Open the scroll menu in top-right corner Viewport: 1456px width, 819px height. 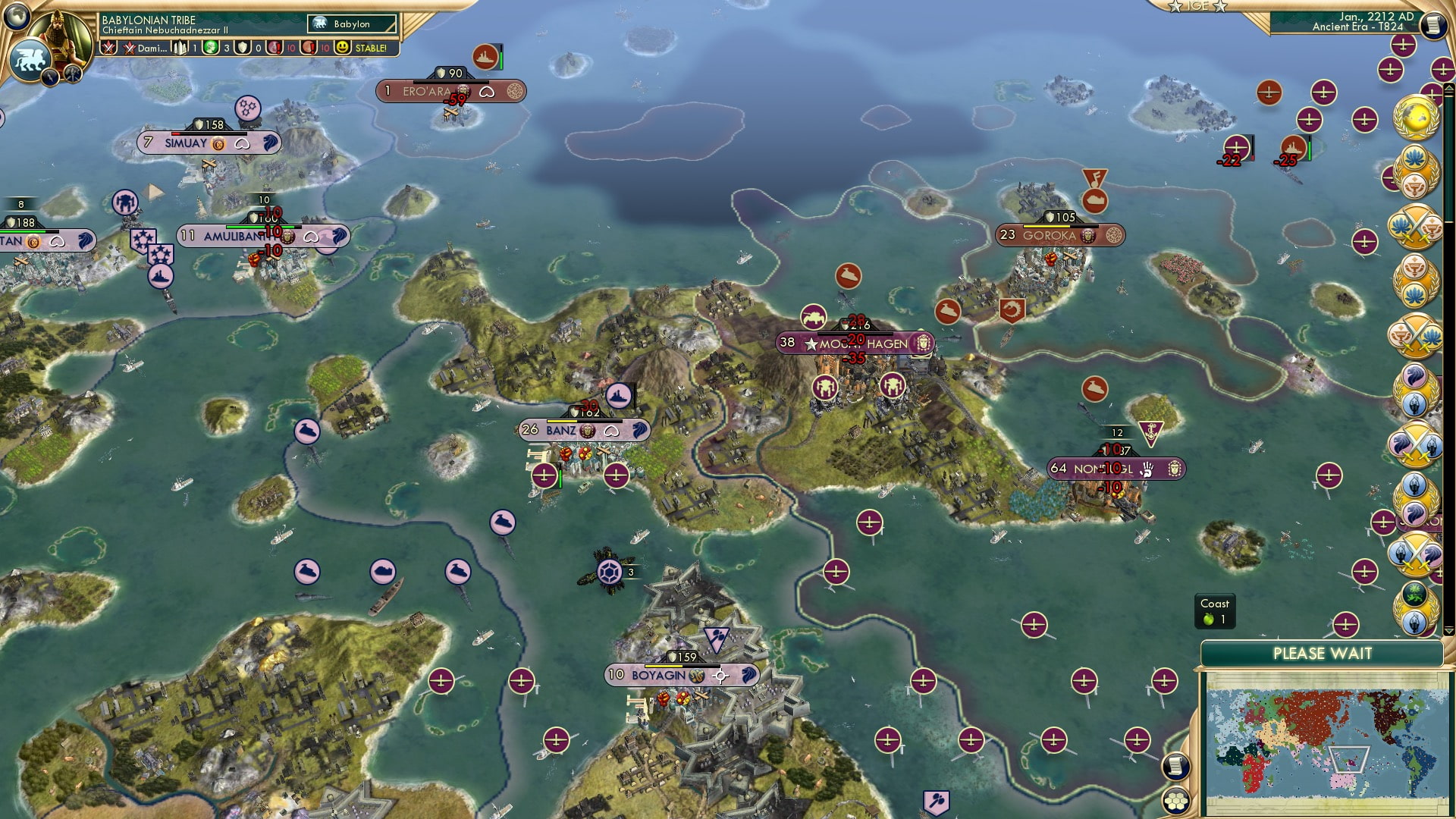(x=1433, y=25)
